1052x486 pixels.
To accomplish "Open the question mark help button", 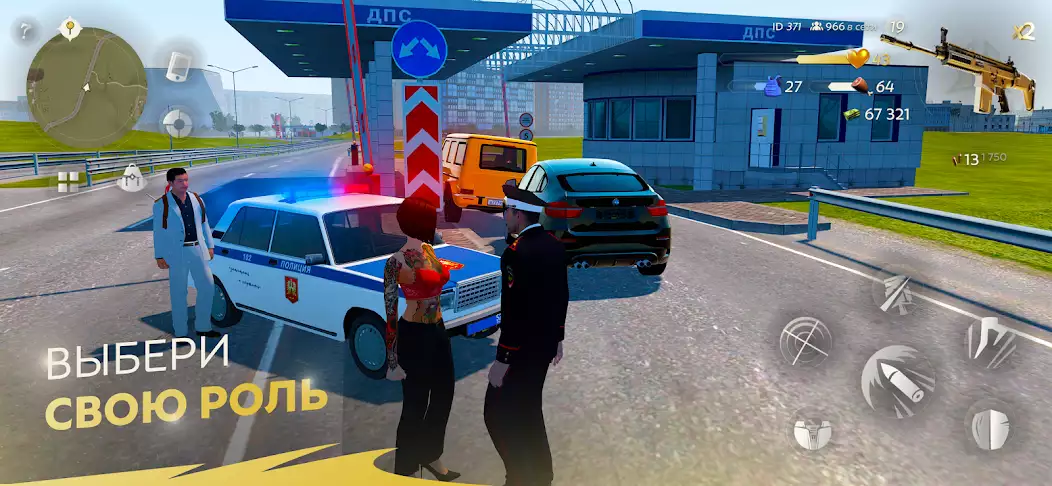I will (22, 32).
